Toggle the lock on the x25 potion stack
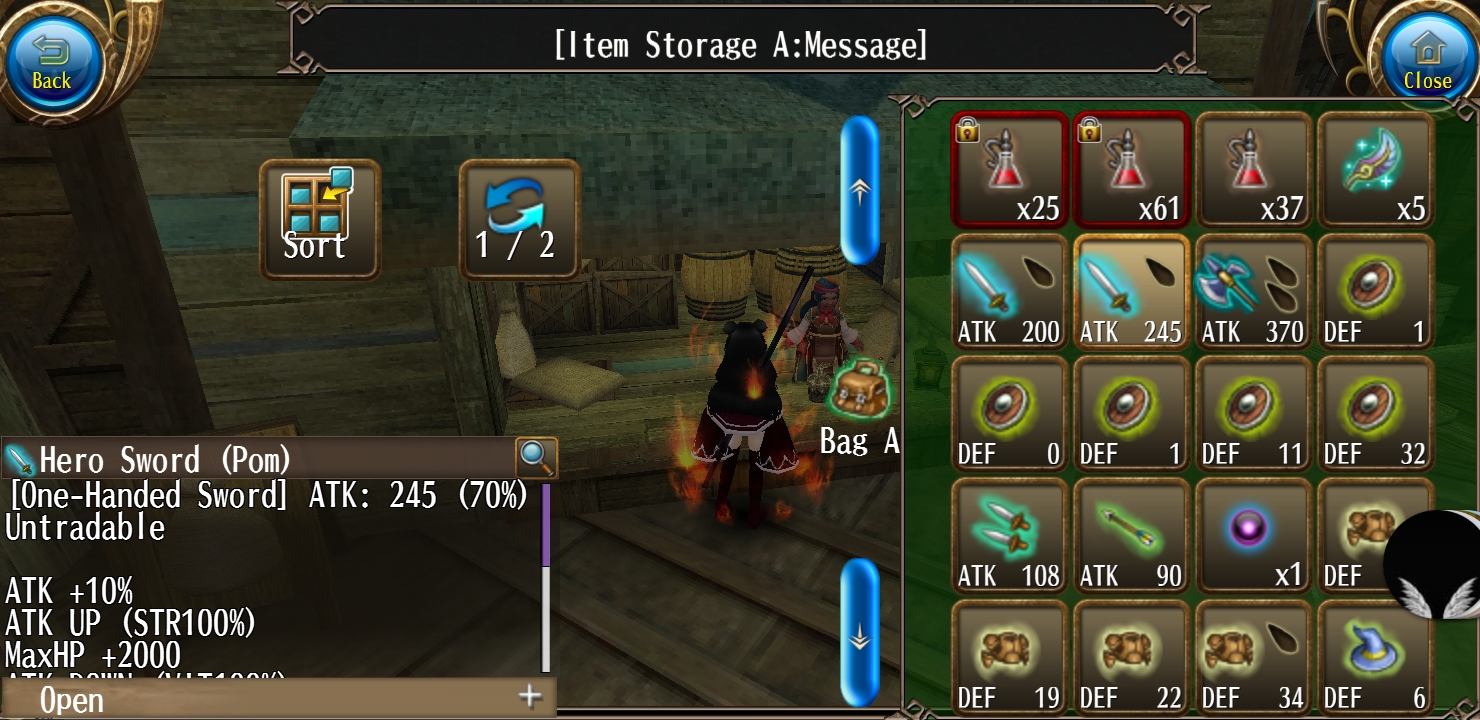The height and width of the screenshot is (720, 1480). (x=966, y=131)
